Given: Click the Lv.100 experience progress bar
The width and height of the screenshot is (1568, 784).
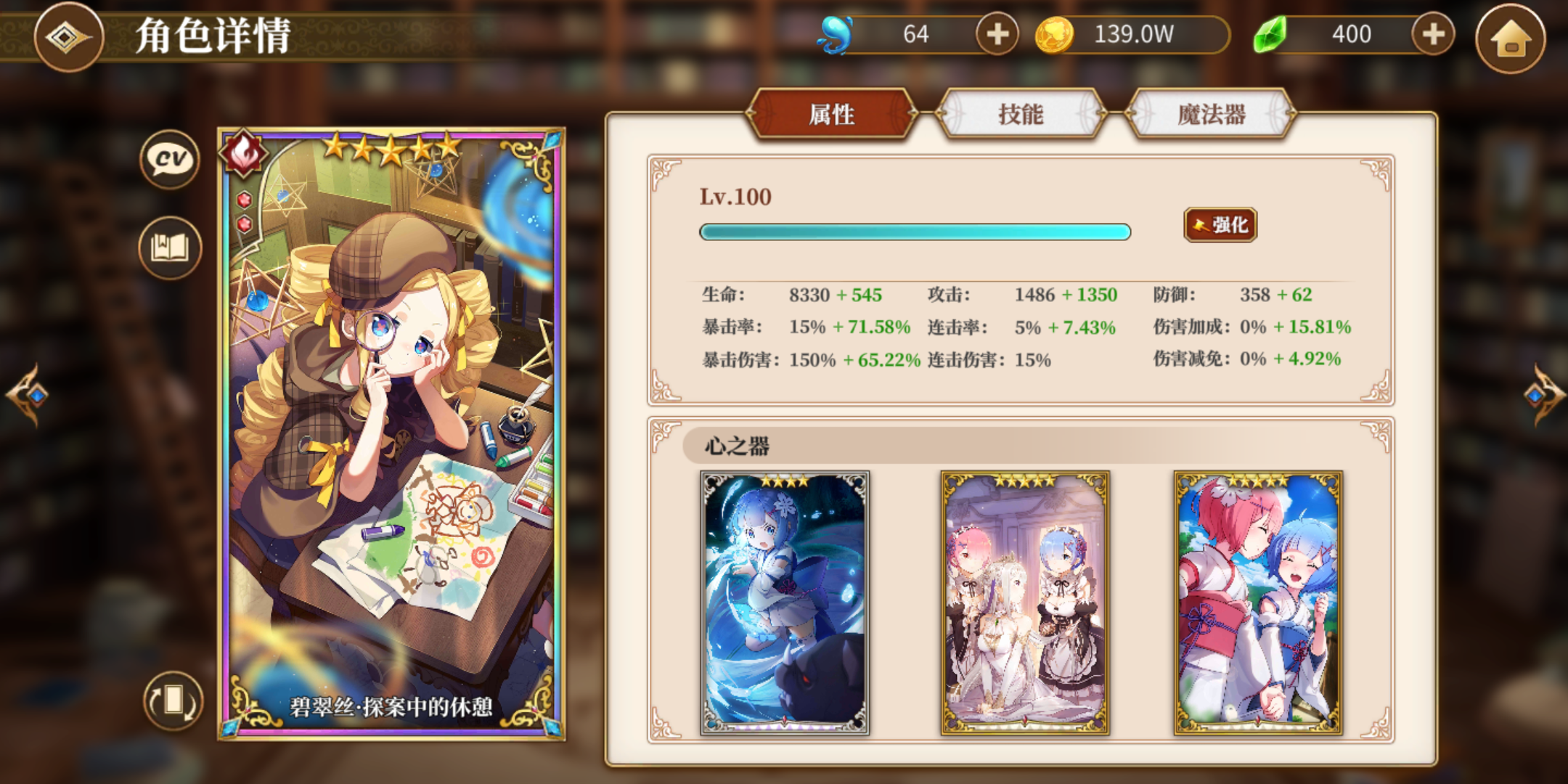Looking at the screenshot, I should 915,232.
